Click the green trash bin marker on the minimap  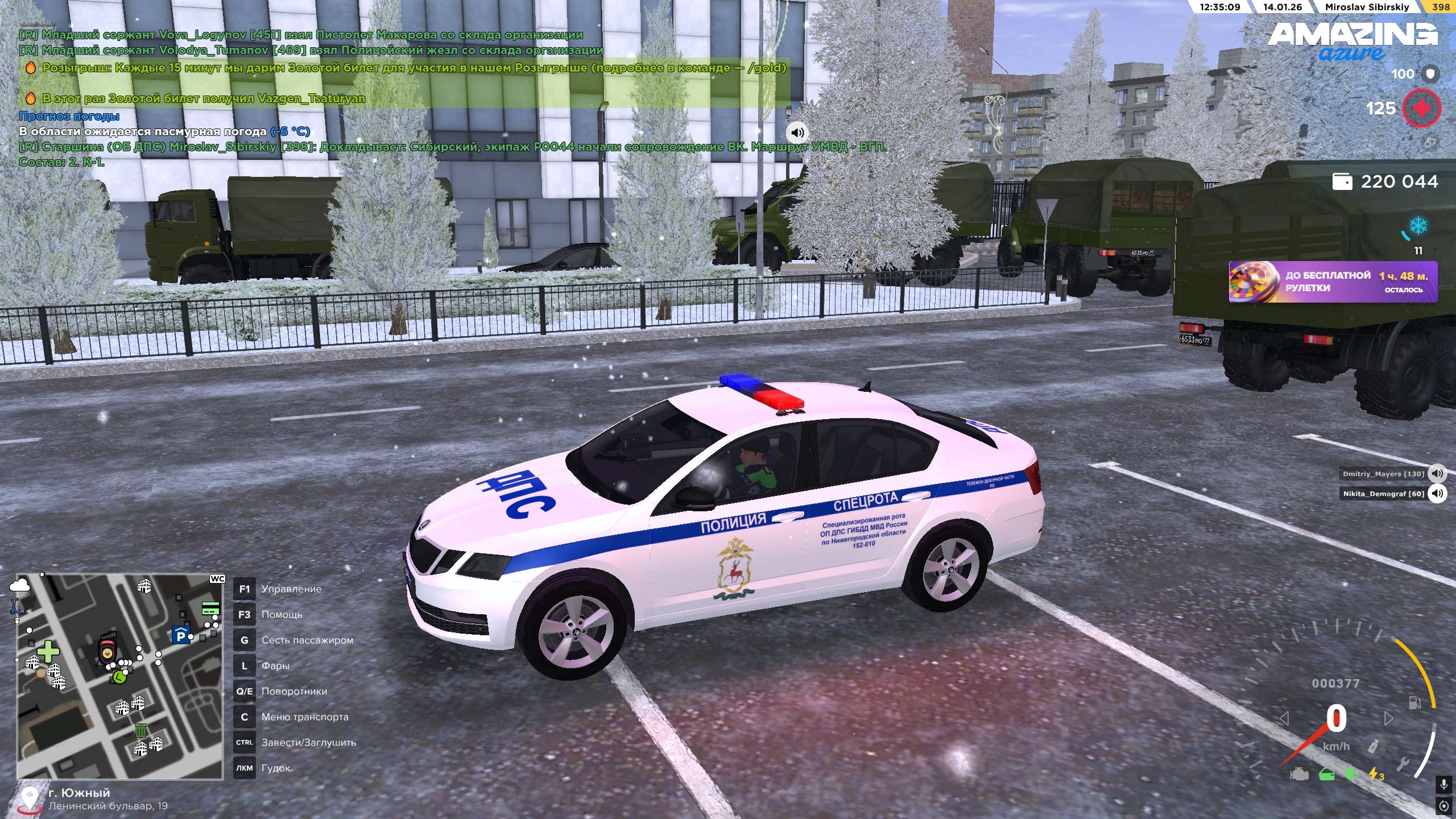(x=140, y=730)
